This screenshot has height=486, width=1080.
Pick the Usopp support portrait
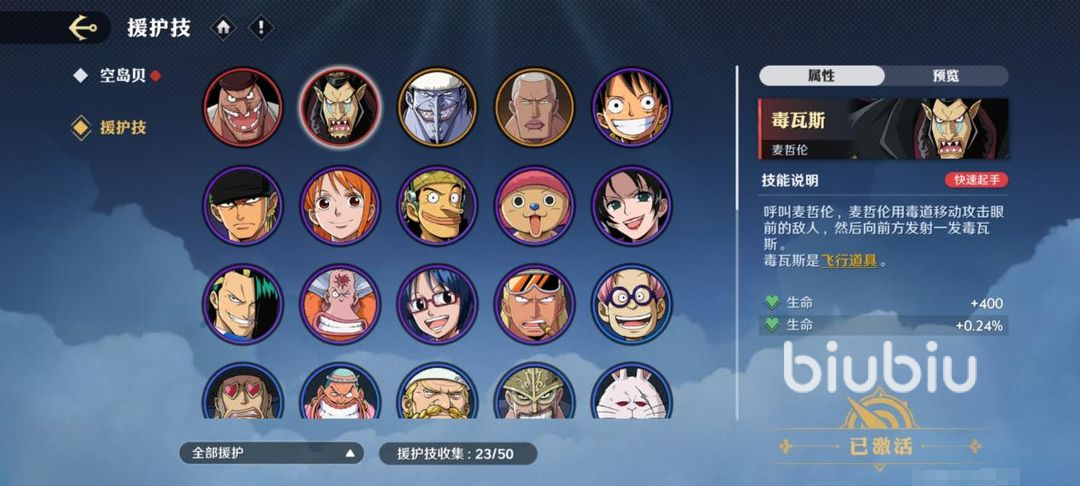point(437,206)
